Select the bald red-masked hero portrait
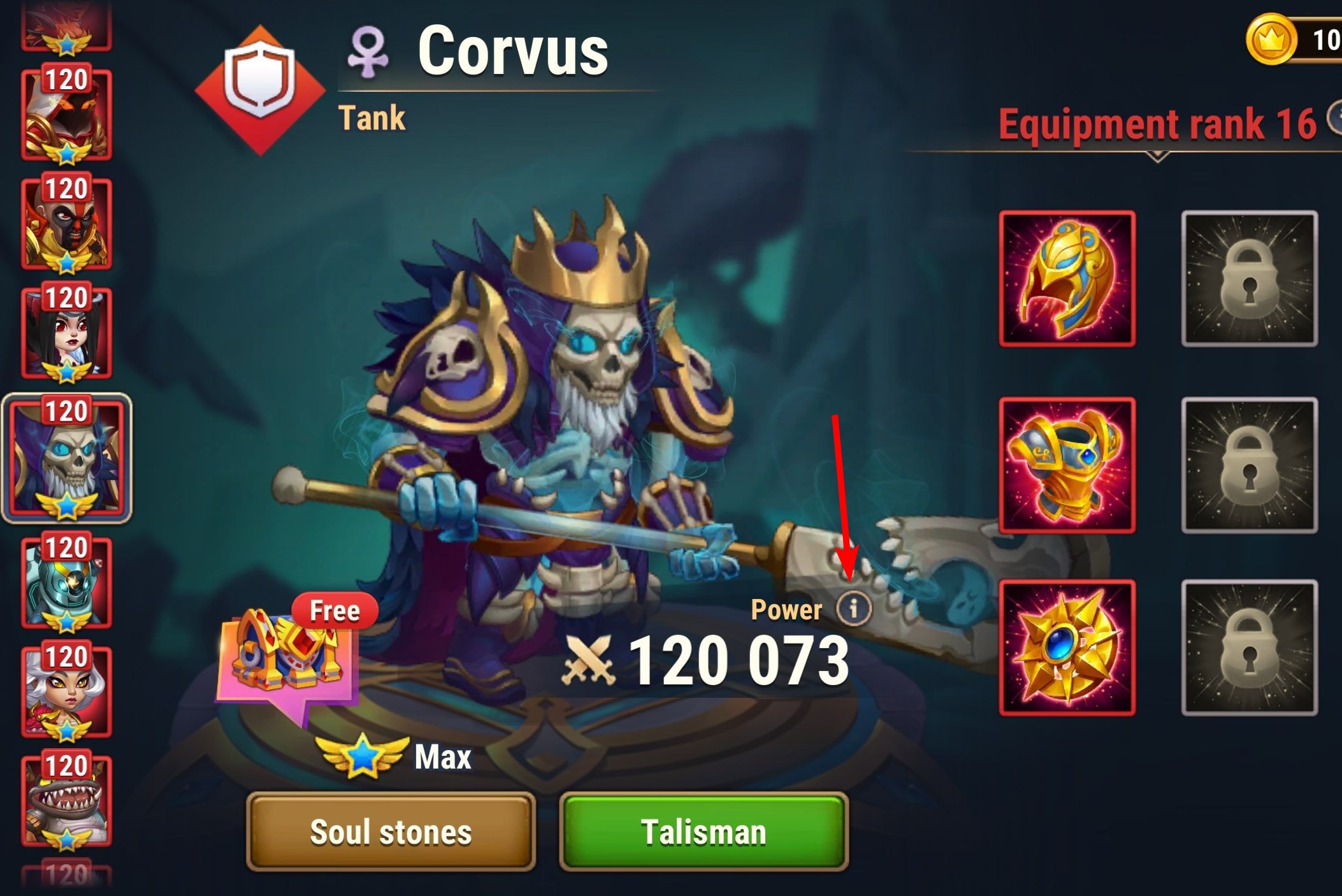Viewport: 1342px width, 896px height. tap(67, 223)
